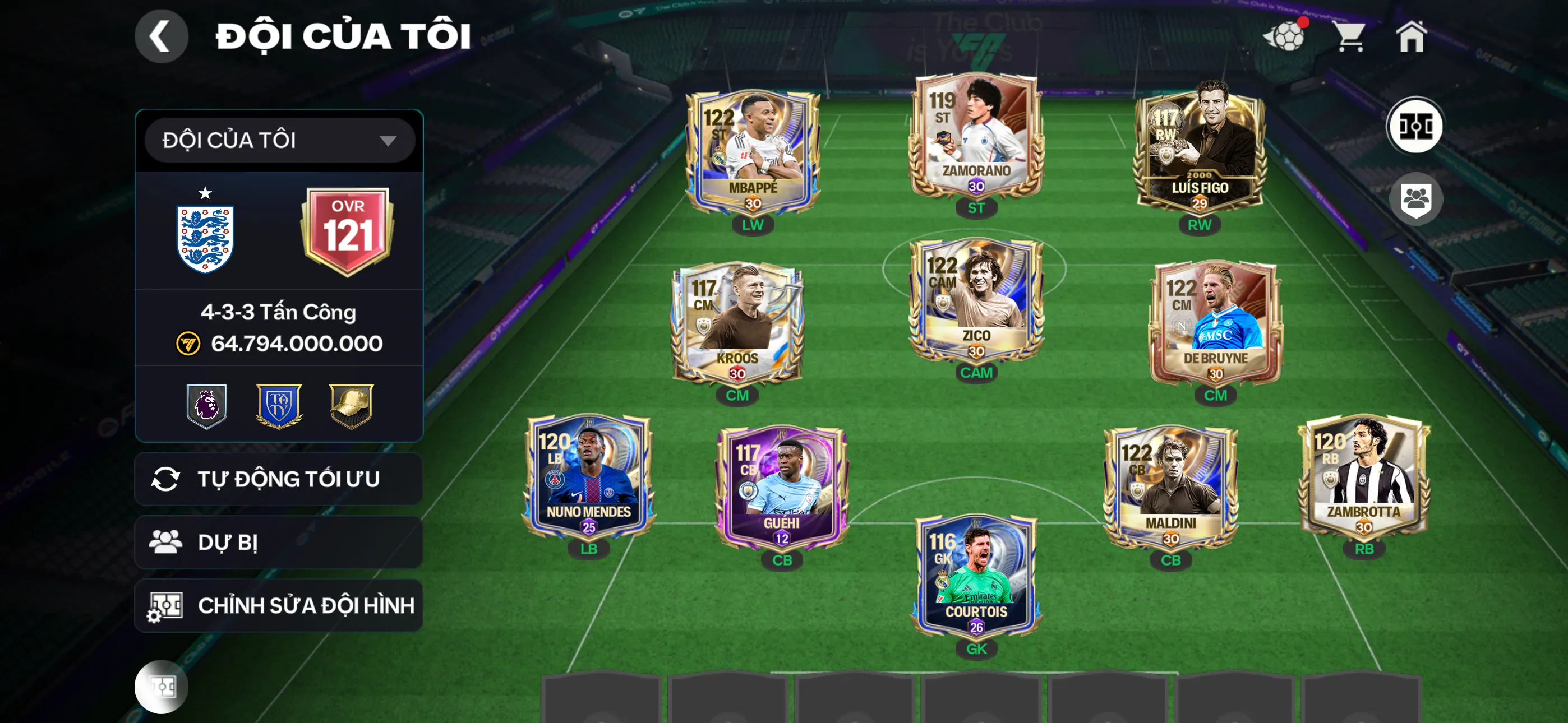Open the DỰ BỊ reserves list

pyautogui.click(x=279, y=543)
